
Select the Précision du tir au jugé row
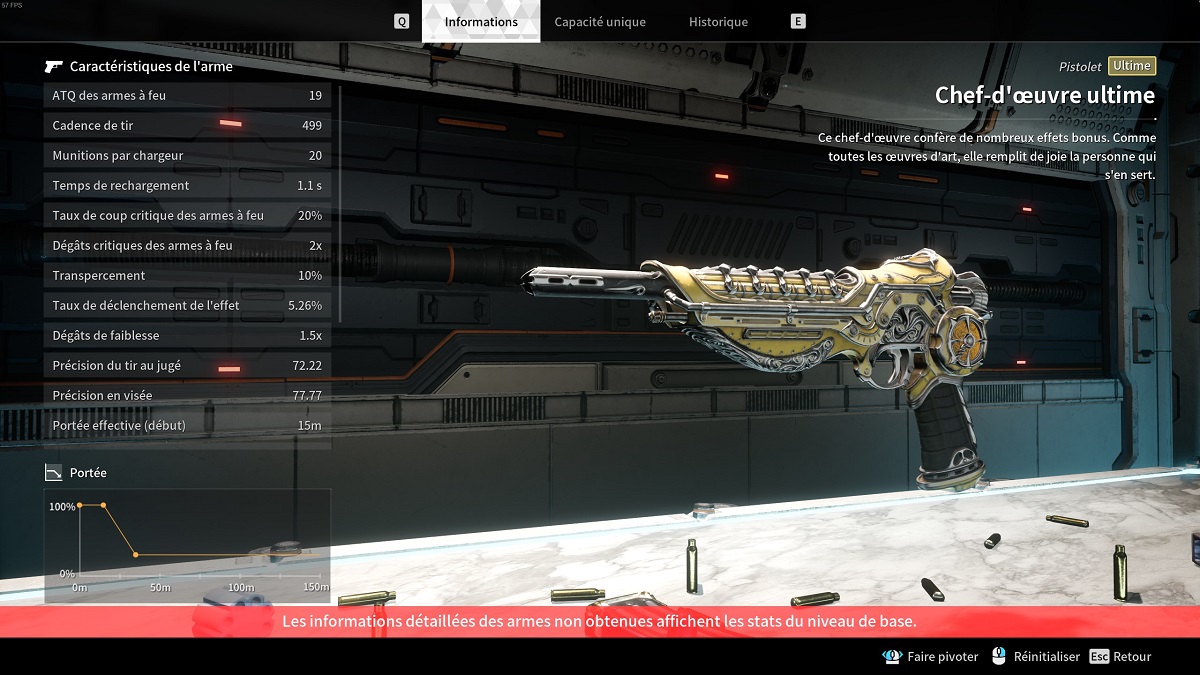(188, 365)
